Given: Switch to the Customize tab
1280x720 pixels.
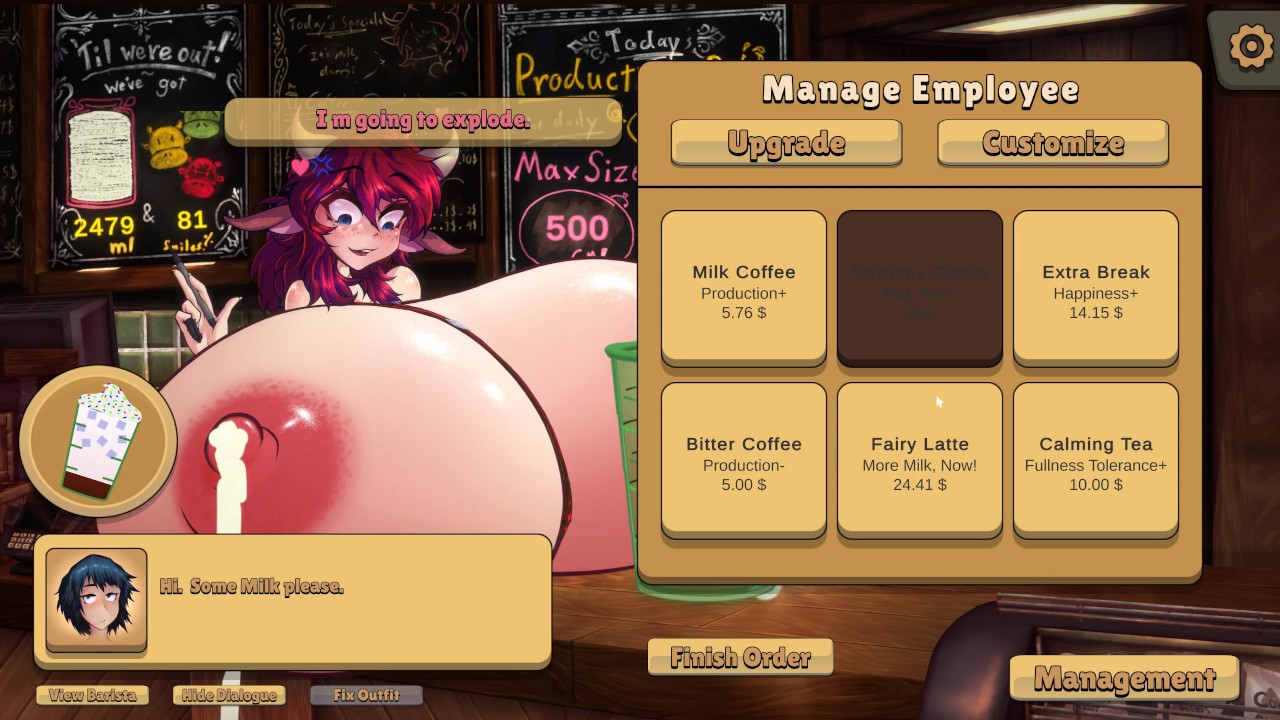Looking at the screenshot, I should 1052,142.
